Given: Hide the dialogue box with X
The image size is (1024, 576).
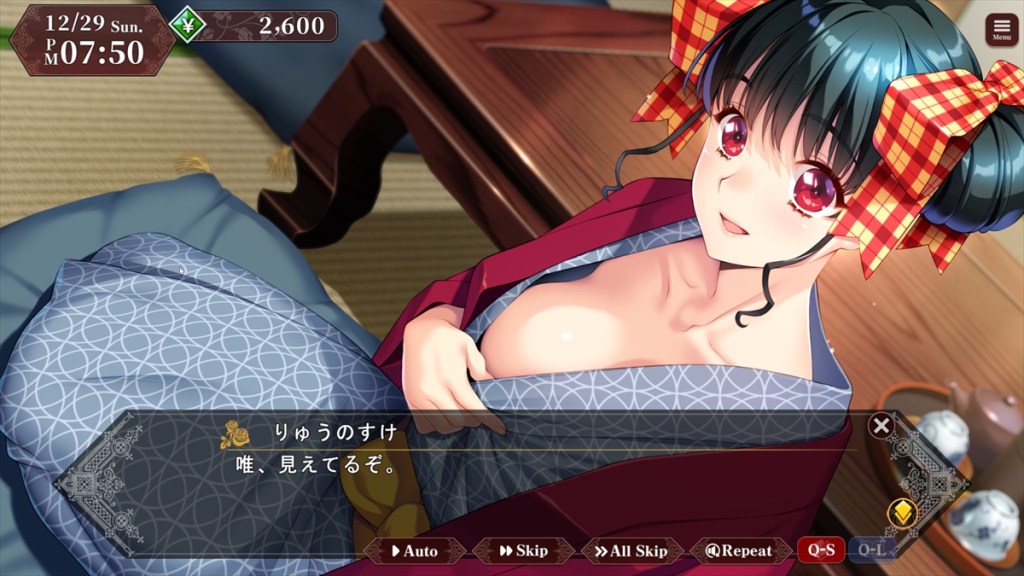Looking at the screenshot, I should tap(881, 426).
